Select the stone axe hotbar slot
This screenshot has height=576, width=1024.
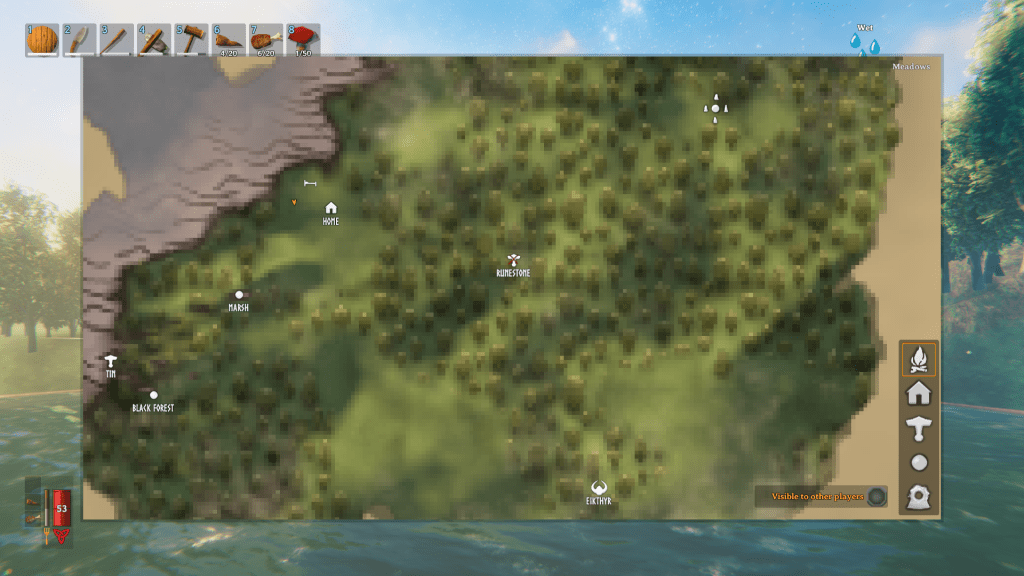pyautogui.click(x=154, y=40)
